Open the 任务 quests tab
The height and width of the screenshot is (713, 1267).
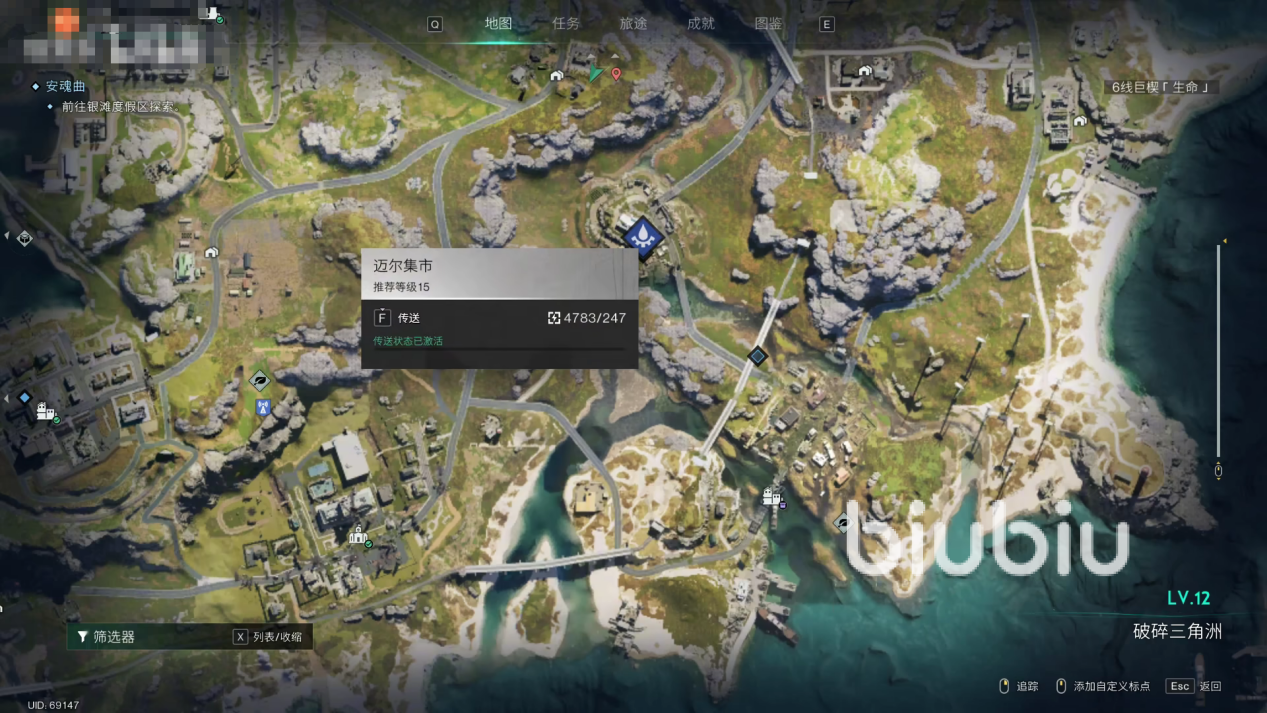566,24
